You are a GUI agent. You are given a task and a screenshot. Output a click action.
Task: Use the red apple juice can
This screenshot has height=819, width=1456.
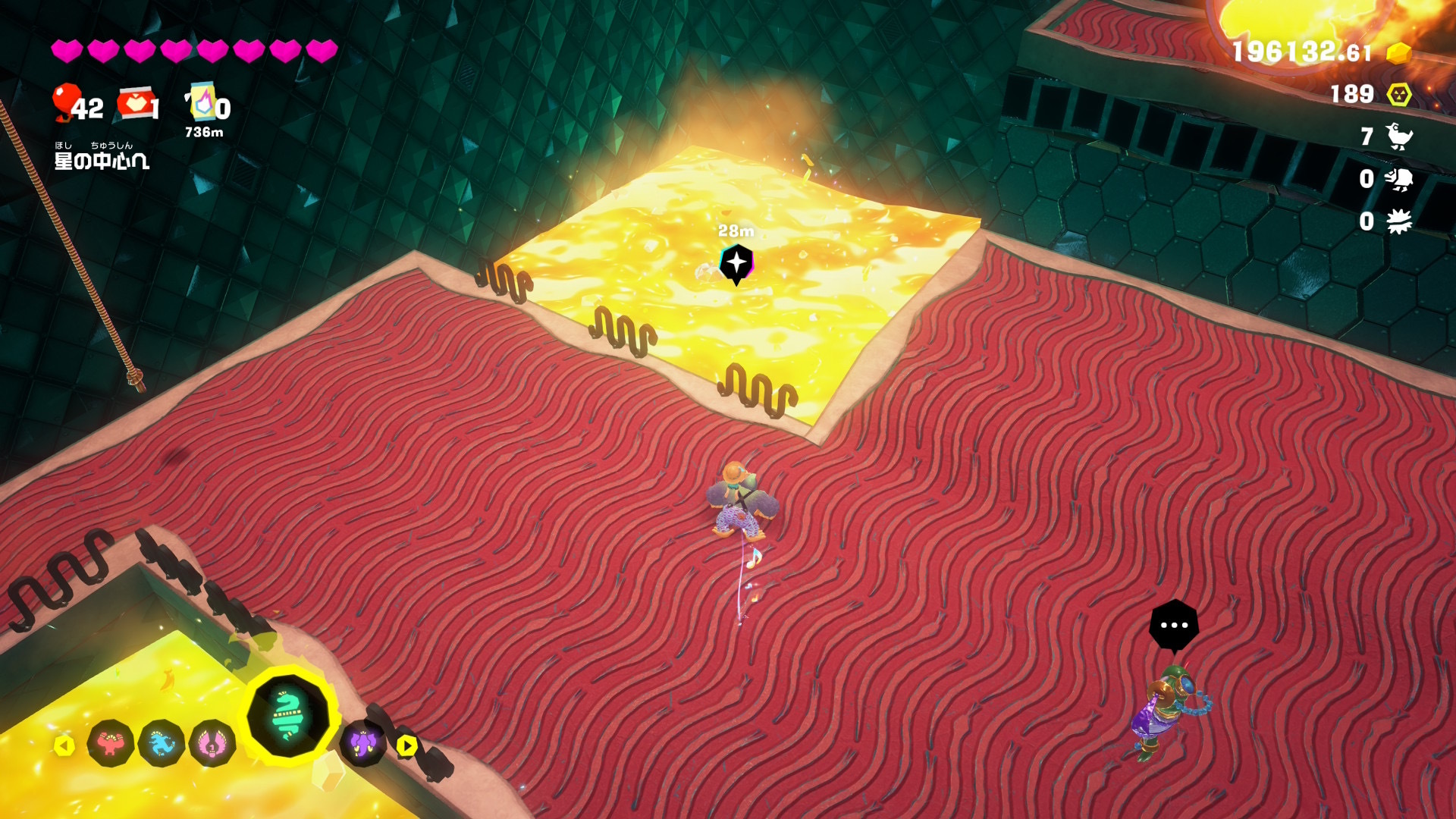point(136,104)
